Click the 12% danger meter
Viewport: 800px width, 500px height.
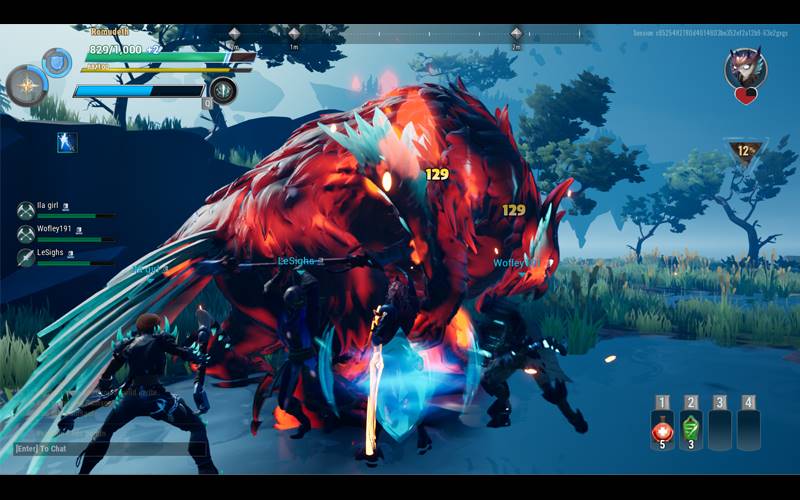coord(743,152)
